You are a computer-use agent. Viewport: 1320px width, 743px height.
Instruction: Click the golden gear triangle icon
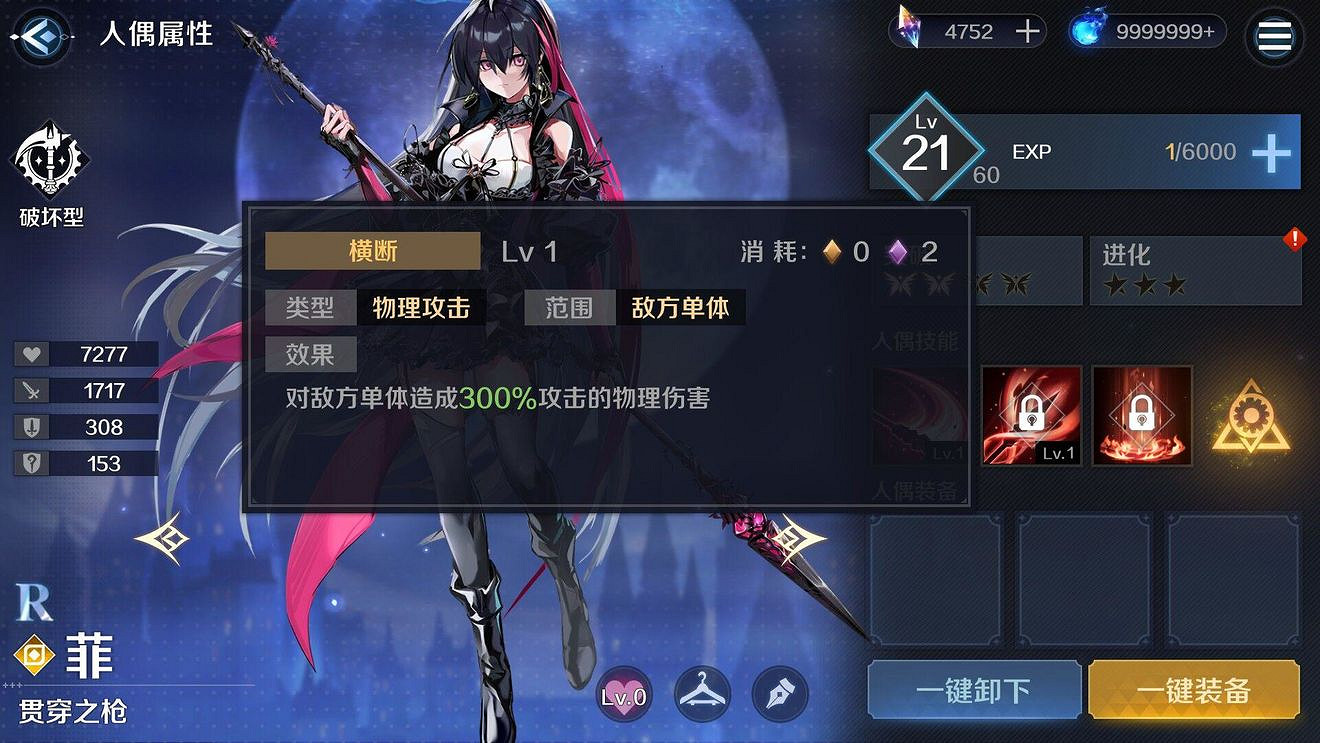1253,415
